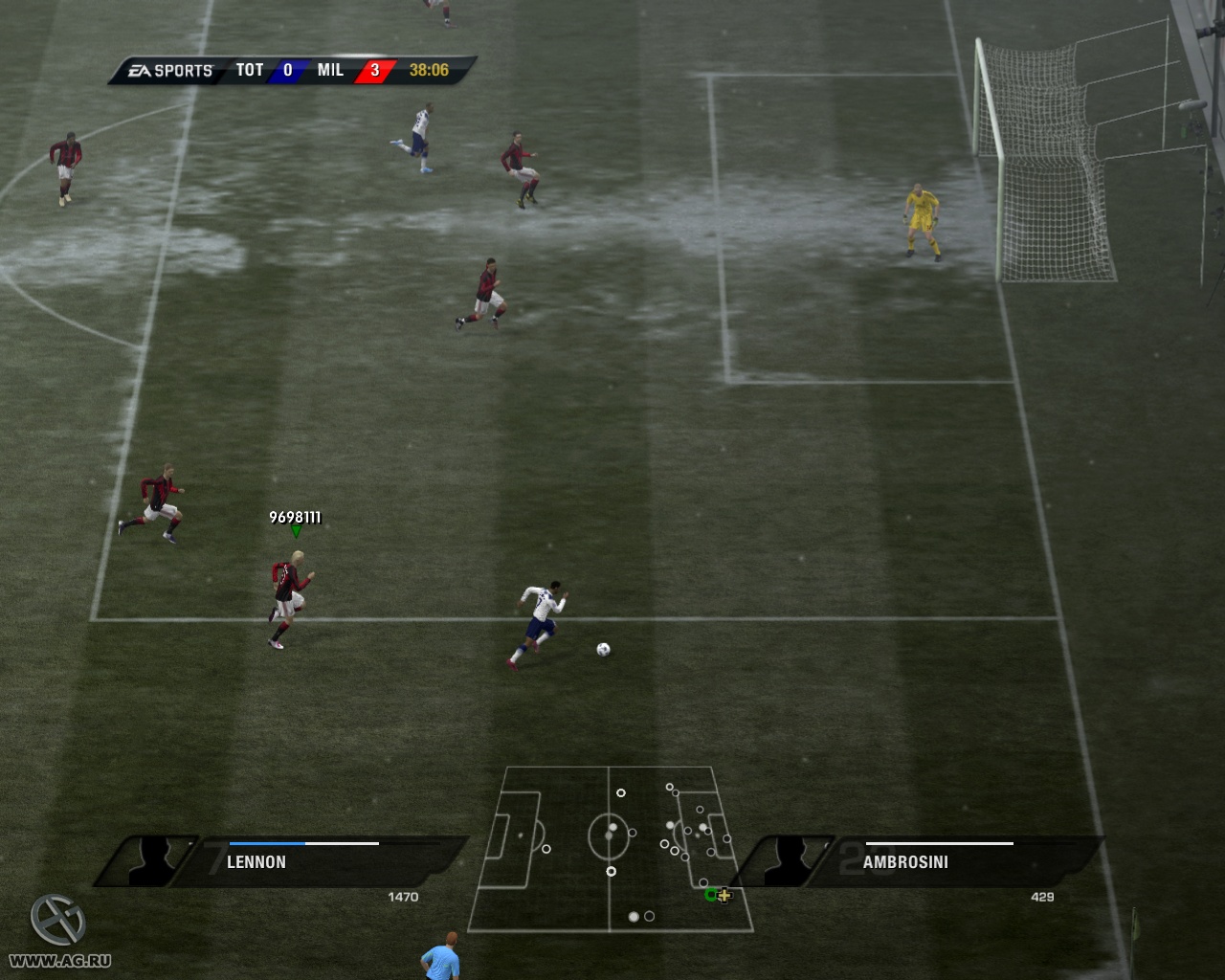The height and width of the screenshot is (980, 1225).
Task: Click the red MIL score badge
Action: click(374, 70)
